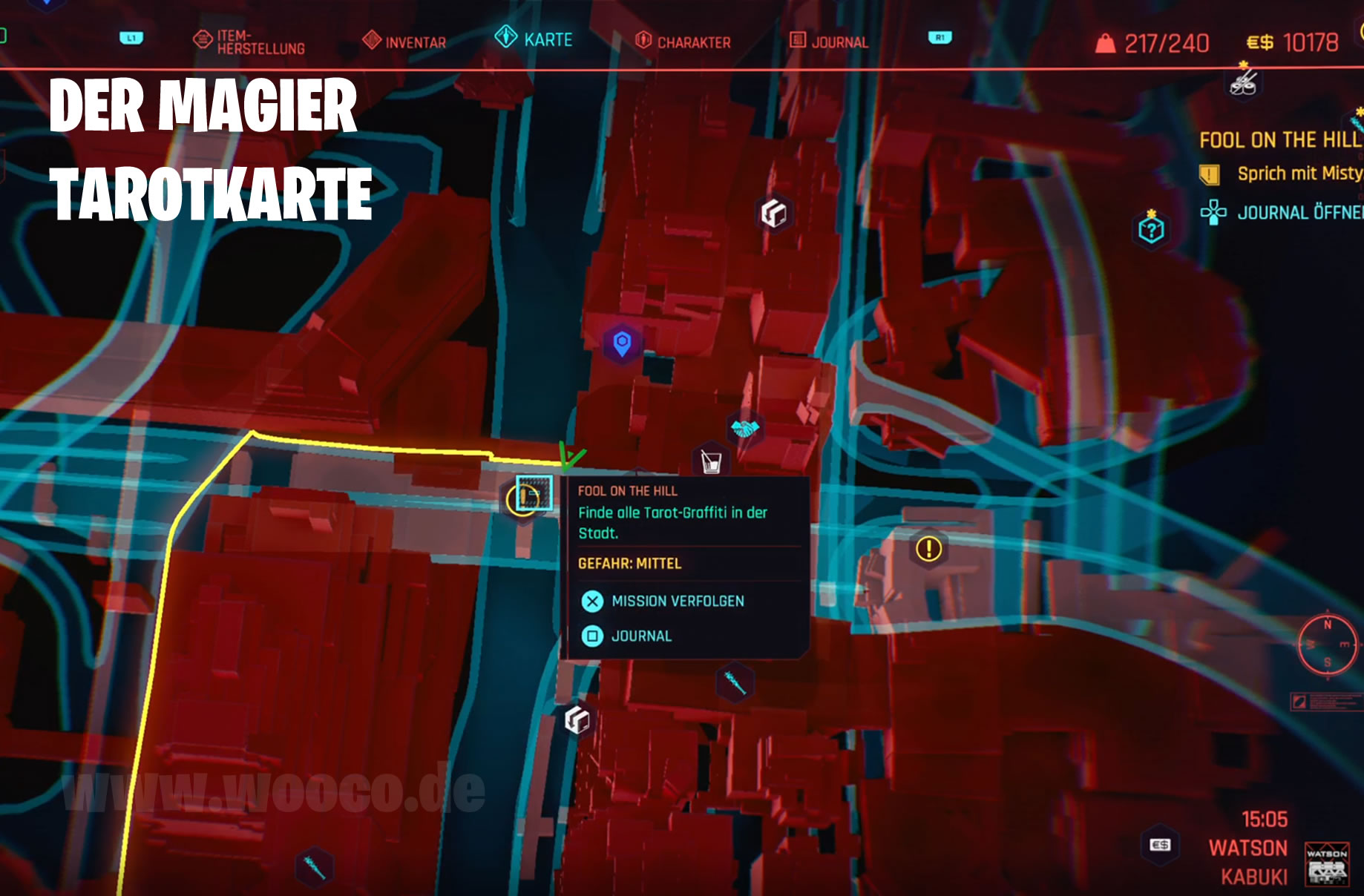Select the Fool on the Hill tracked quest
The width and height of the screenshot is (1364, 896).
pos(1280,140)
